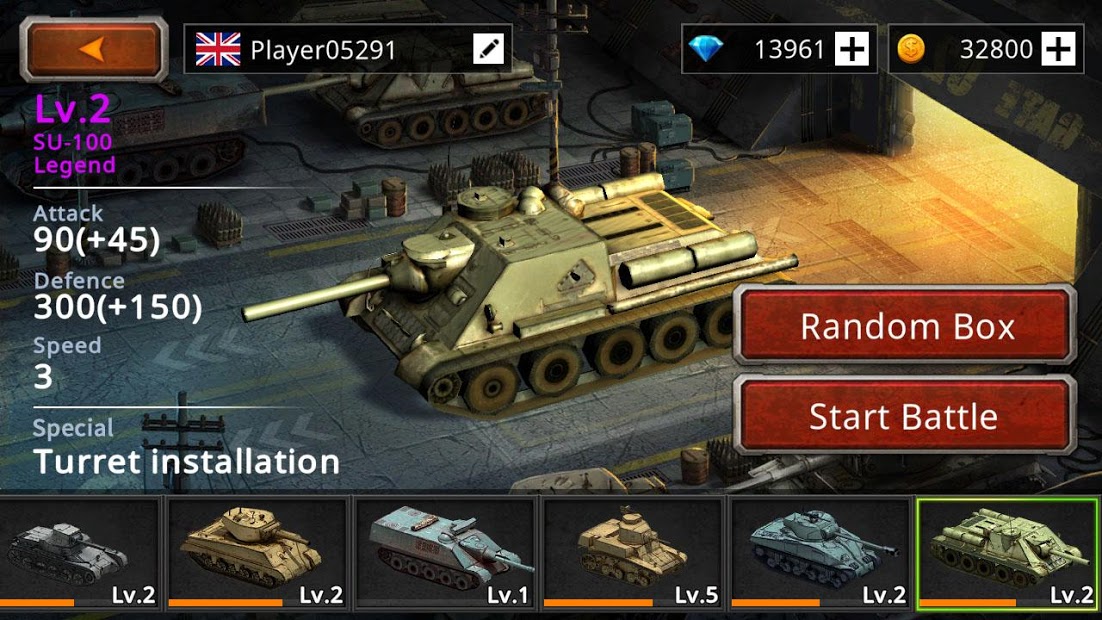Choose the blue-gray Lv.2 tank thumbnail
Image resolution: width=1102 pixels, height=620 pixels.
tap(821, 553)
